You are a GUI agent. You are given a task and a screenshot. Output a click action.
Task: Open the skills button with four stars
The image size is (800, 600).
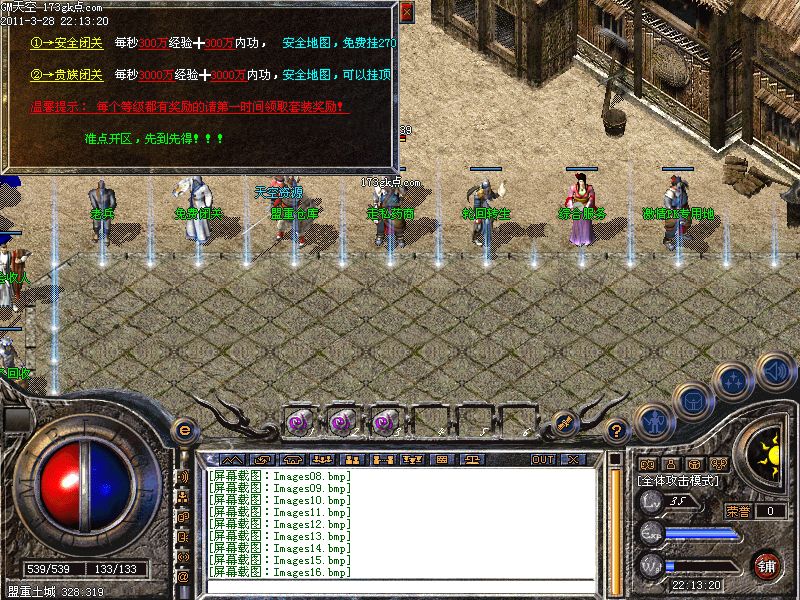(735, 379)
